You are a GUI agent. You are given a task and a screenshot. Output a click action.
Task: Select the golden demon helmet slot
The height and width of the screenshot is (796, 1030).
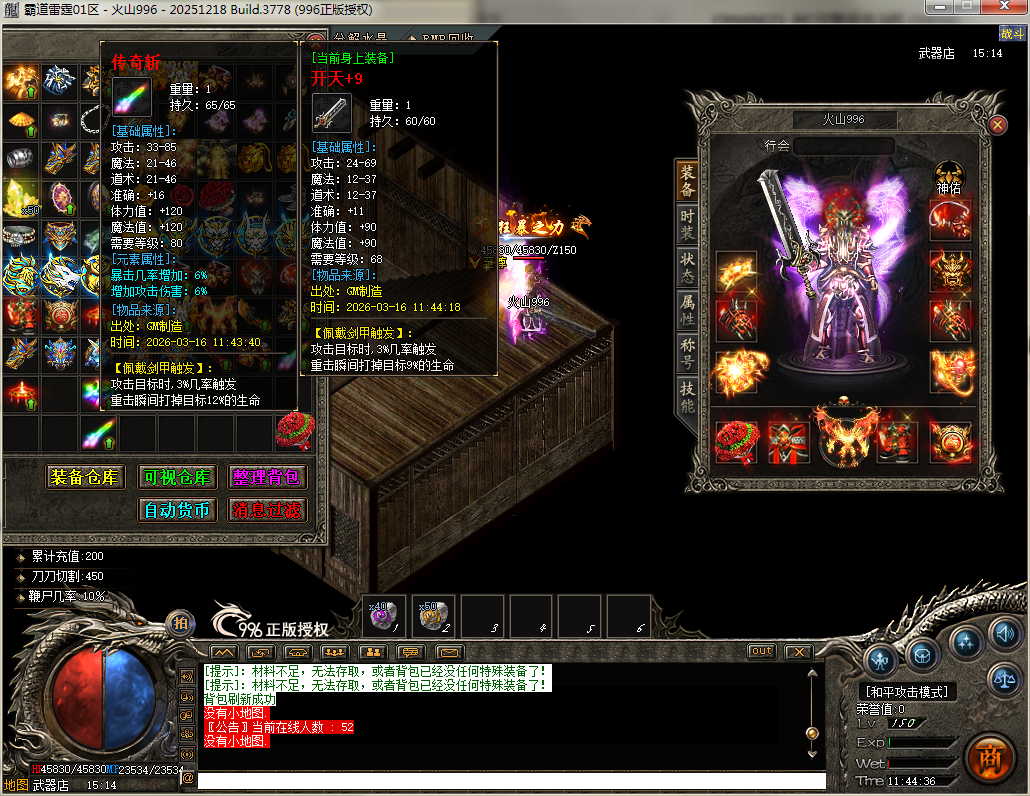950,270
